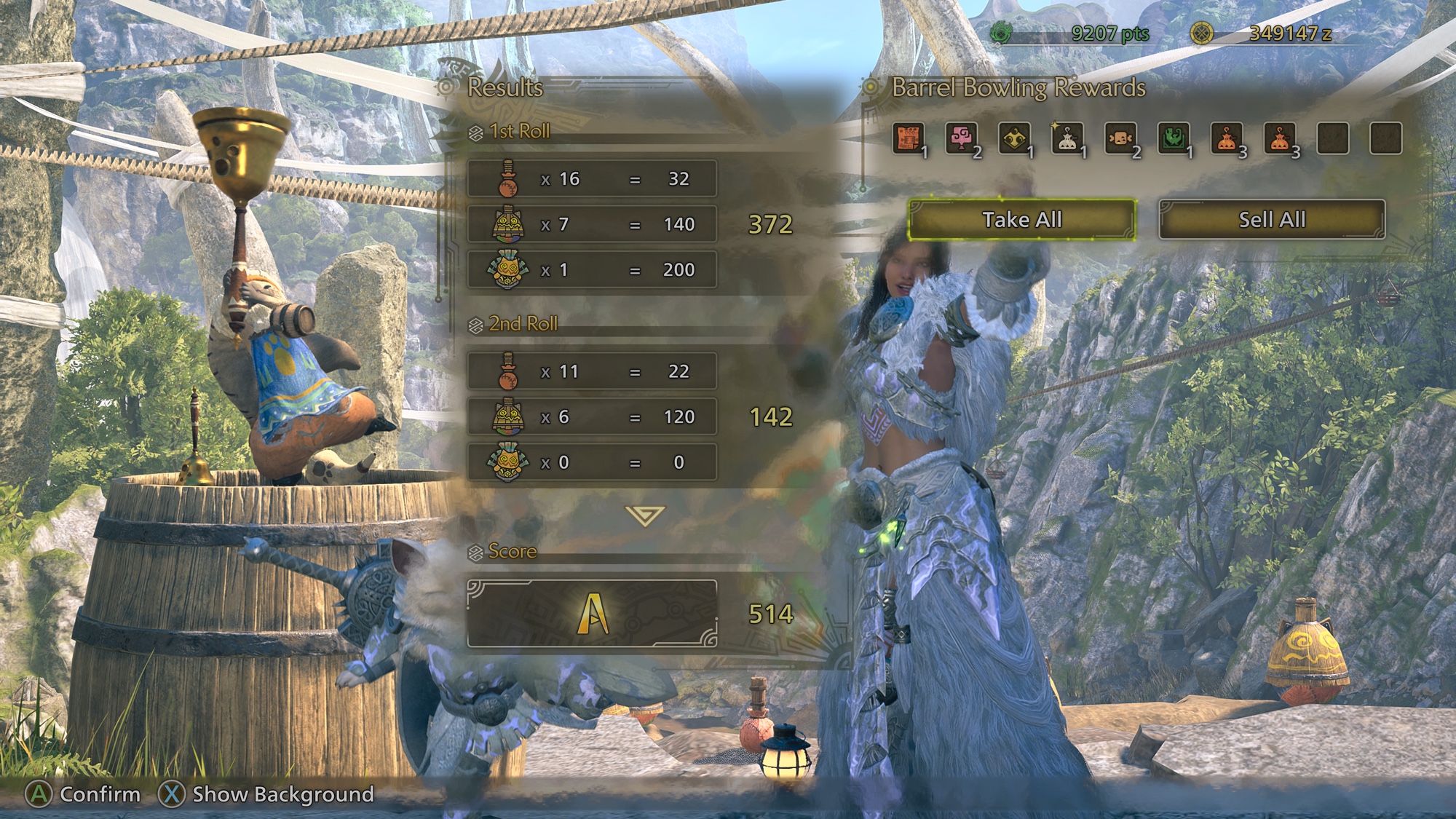
Task: Choose the yellow diamond-shaped reward item
Action: [x=1015, y=138]
